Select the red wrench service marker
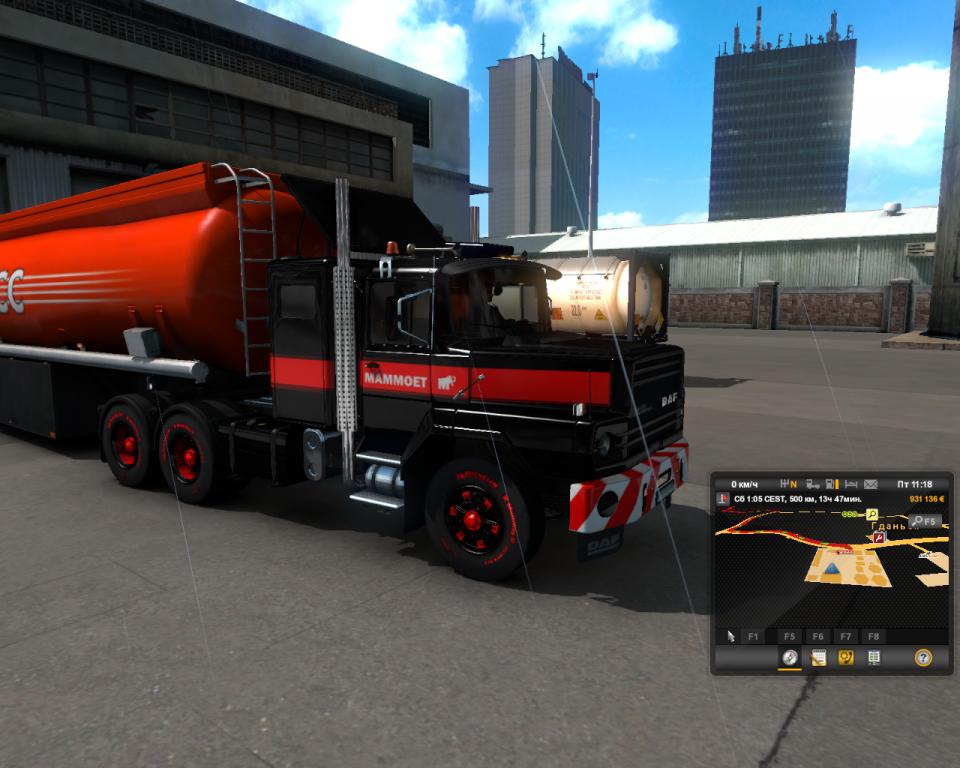The image size is (960, 768). coord(879,537)
